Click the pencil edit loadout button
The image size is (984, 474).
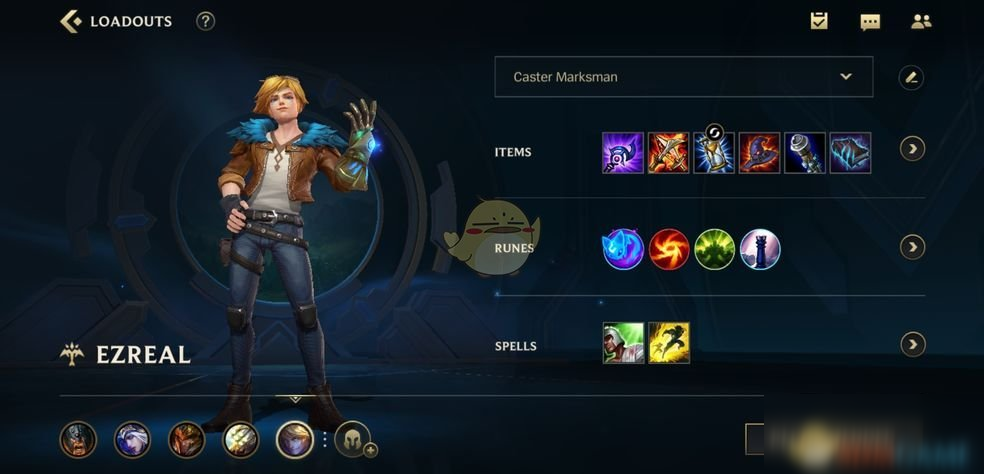tap(910, 77)
